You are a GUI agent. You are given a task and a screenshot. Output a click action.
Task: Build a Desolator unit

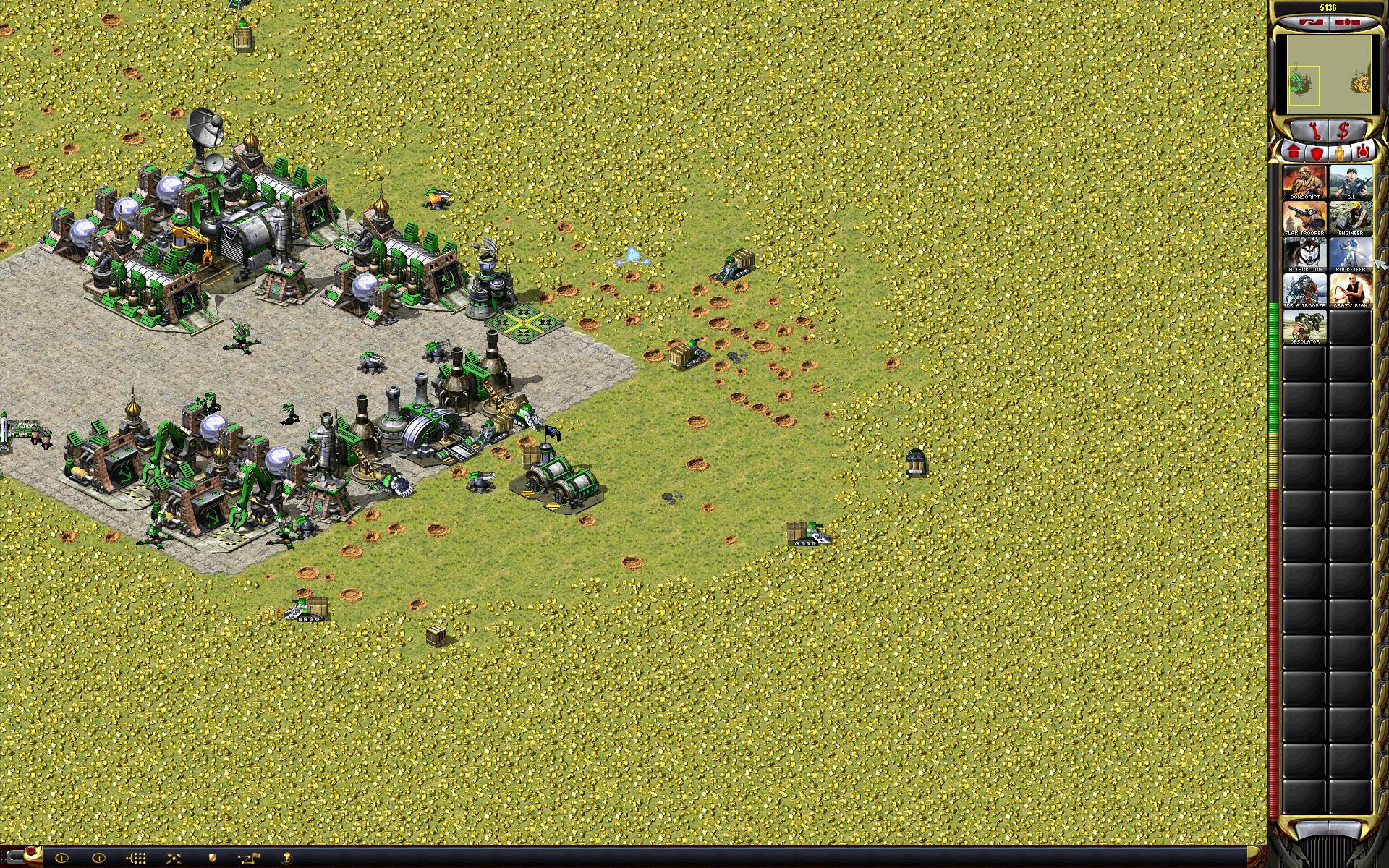point(1304,327)
